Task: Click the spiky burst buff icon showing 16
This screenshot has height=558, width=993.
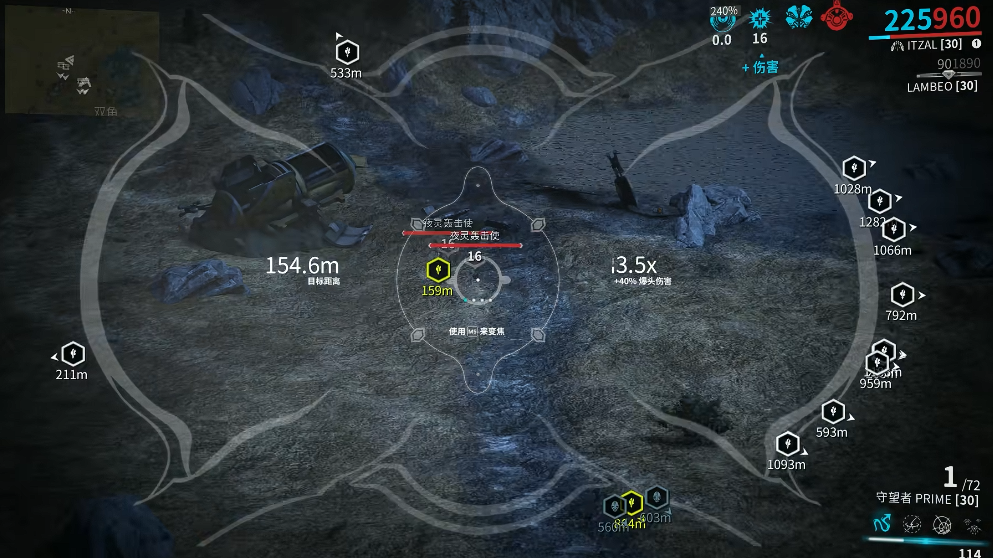Action: 760,18
